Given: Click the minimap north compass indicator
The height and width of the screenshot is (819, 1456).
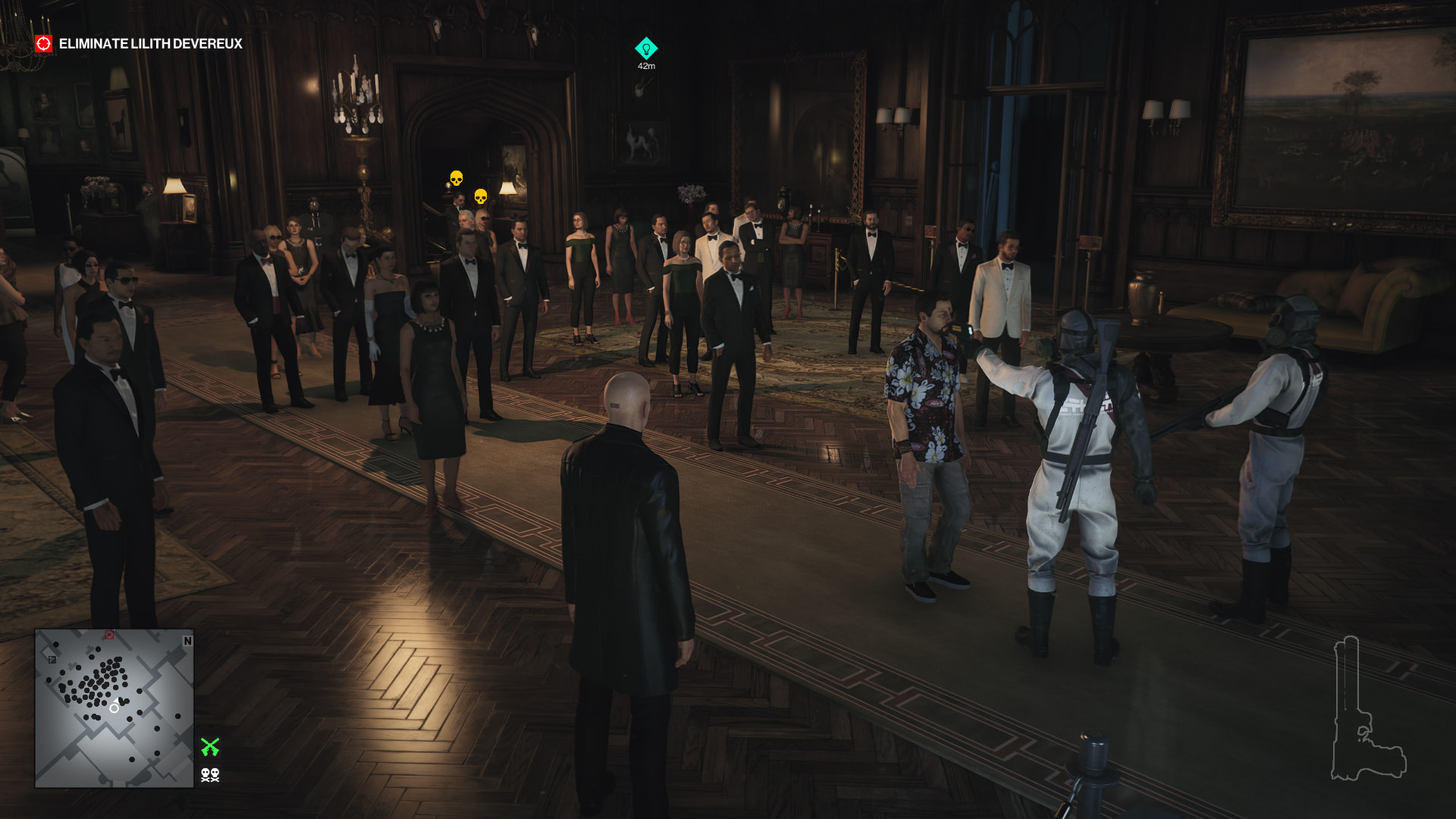Looking at the screenshot, I should [187, 641].
